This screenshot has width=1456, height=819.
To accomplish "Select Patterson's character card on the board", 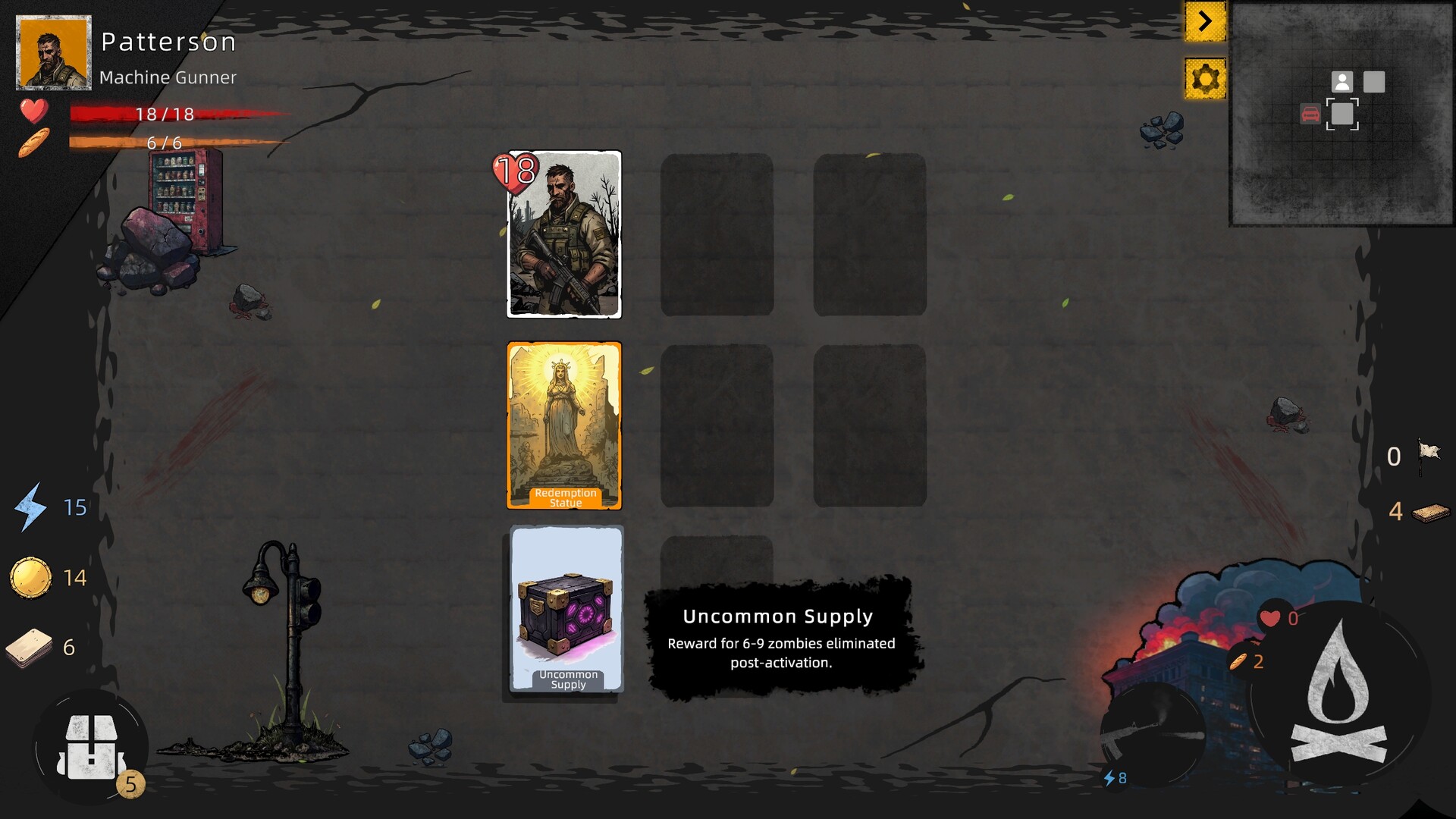I will (564, 235).
